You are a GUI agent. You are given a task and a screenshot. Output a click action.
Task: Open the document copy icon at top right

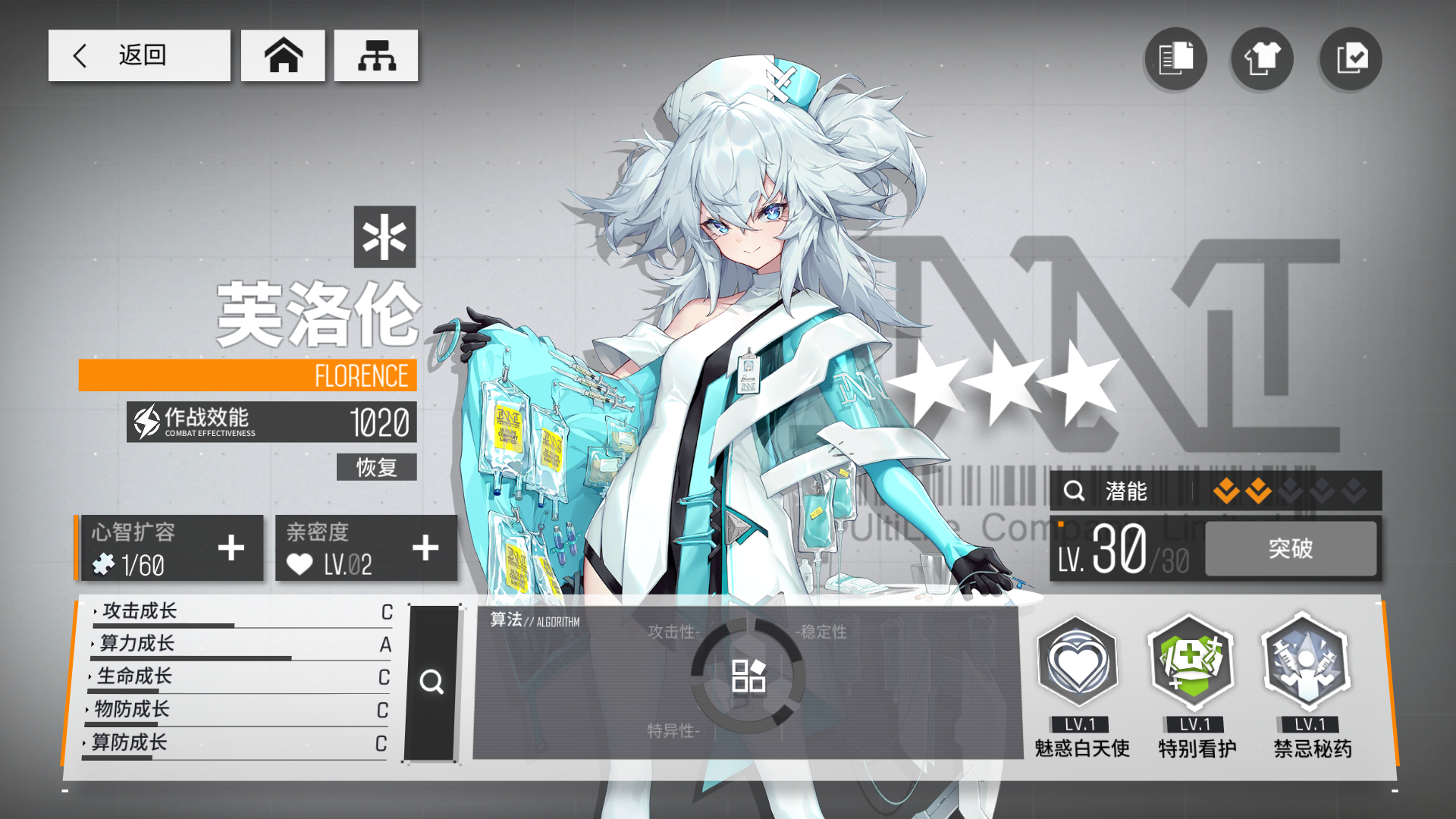[x=1175, y=58]
